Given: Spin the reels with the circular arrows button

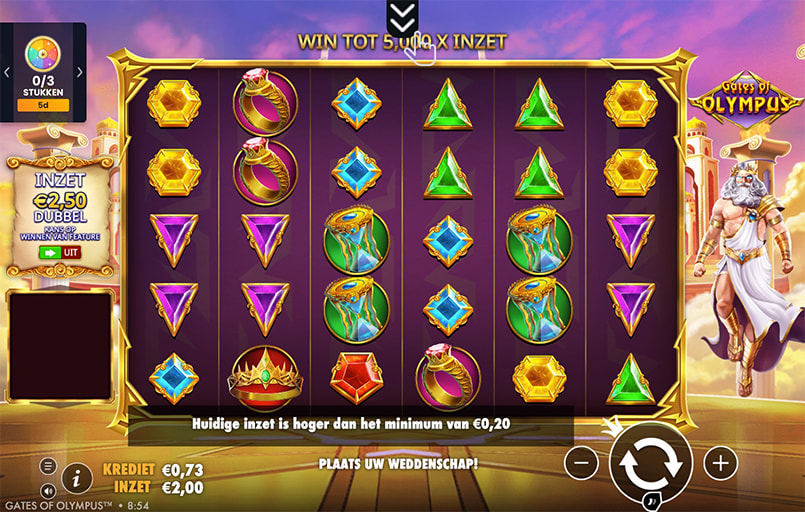Looking at the screenshot, I should pos(650,462).
